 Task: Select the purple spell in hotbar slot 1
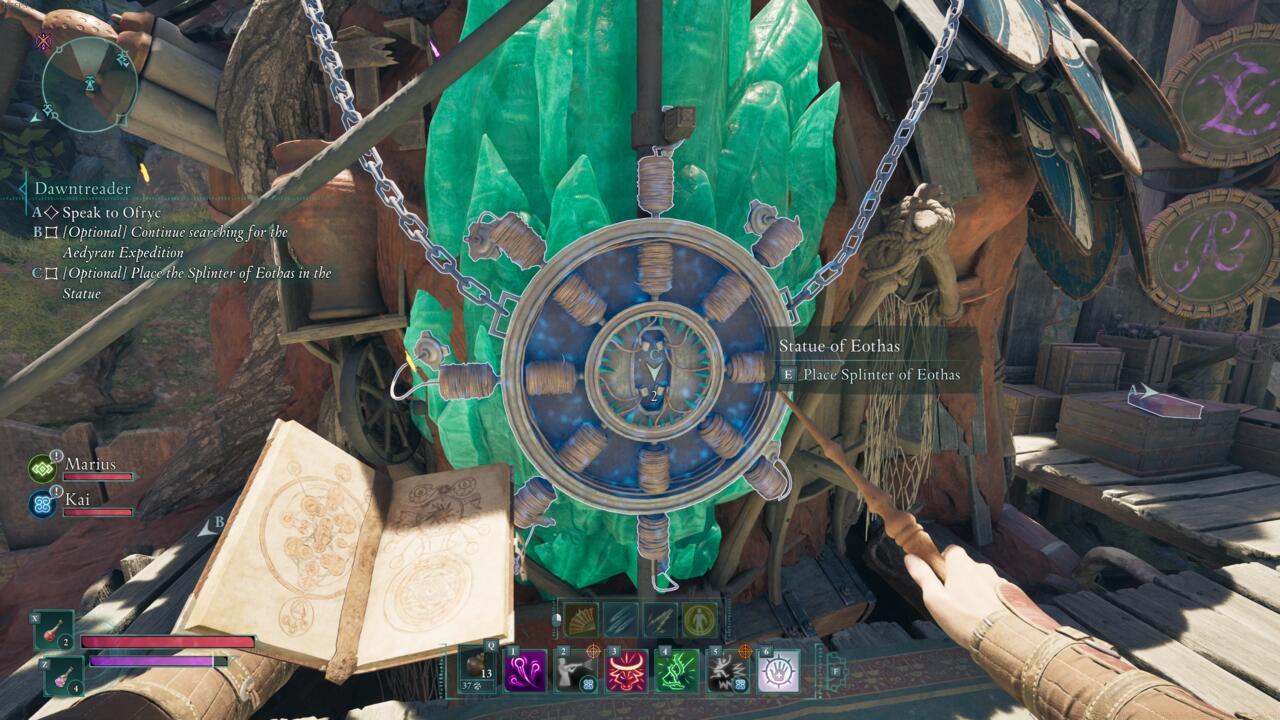[x=526, y=671]
